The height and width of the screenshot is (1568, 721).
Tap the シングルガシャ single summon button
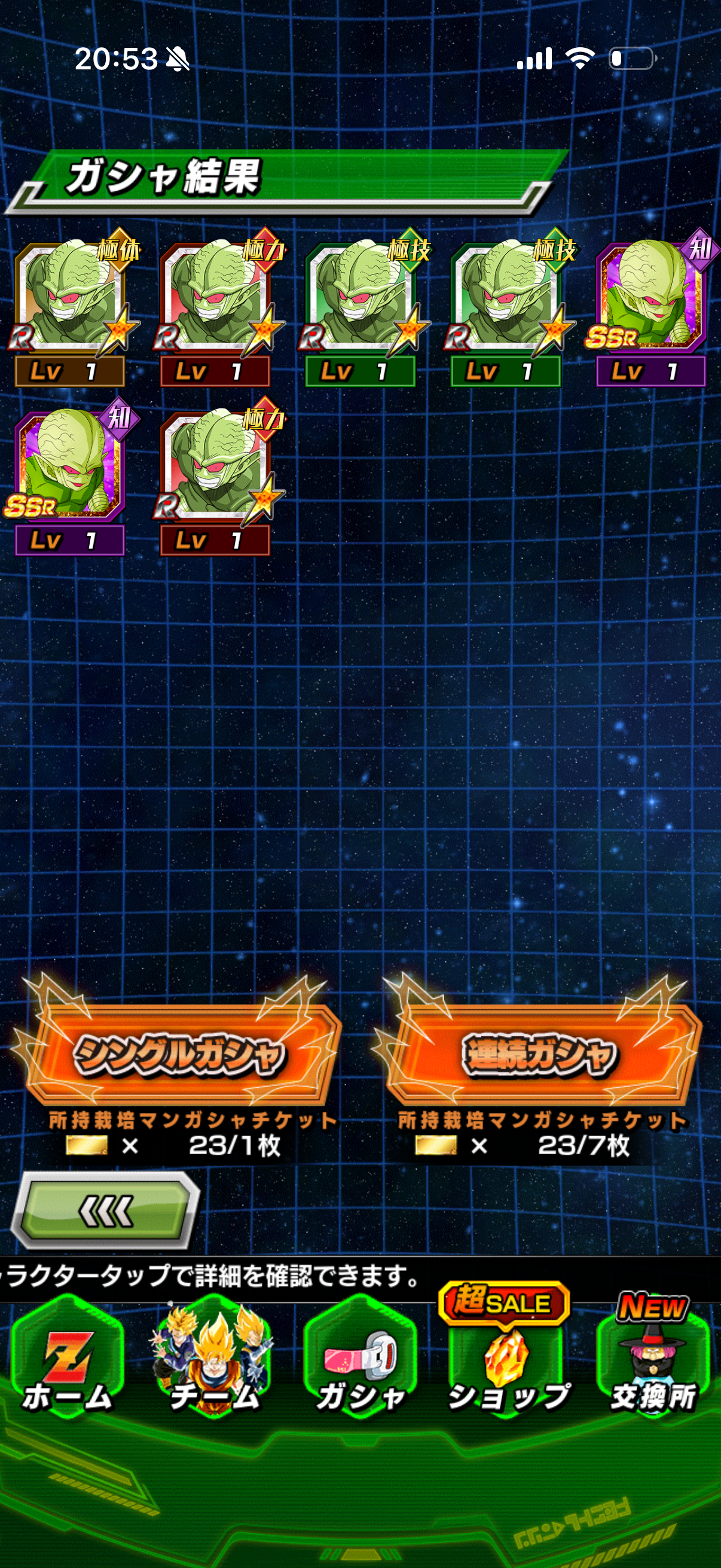[x=179, y=1054]
